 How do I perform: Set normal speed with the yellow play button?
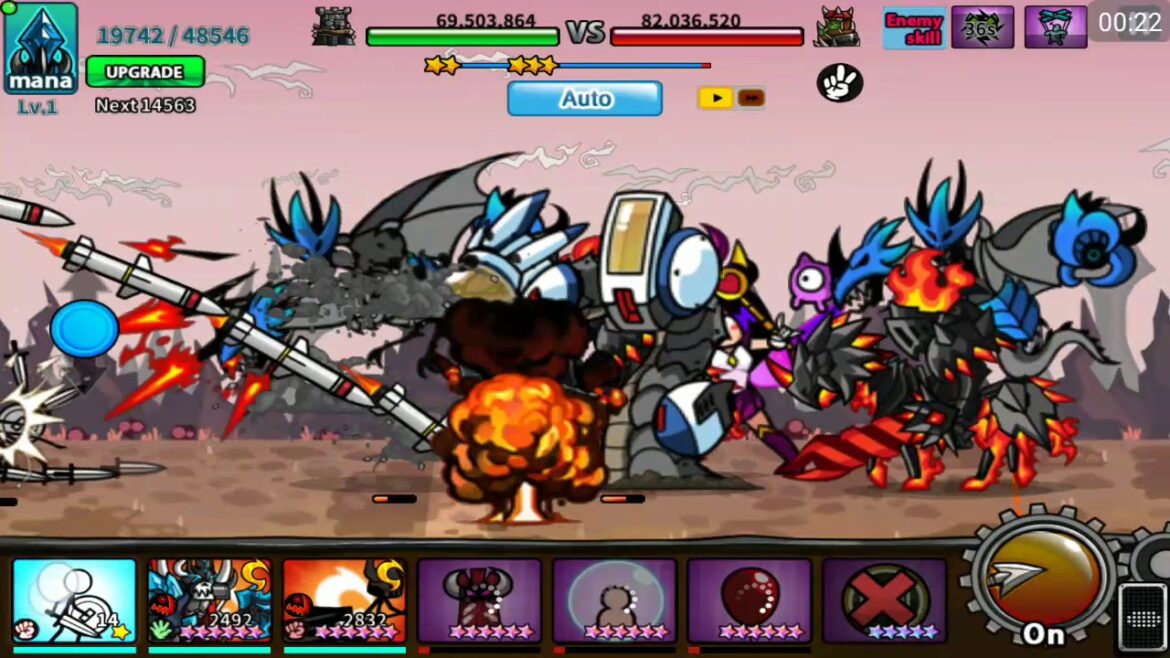point(714,98)
